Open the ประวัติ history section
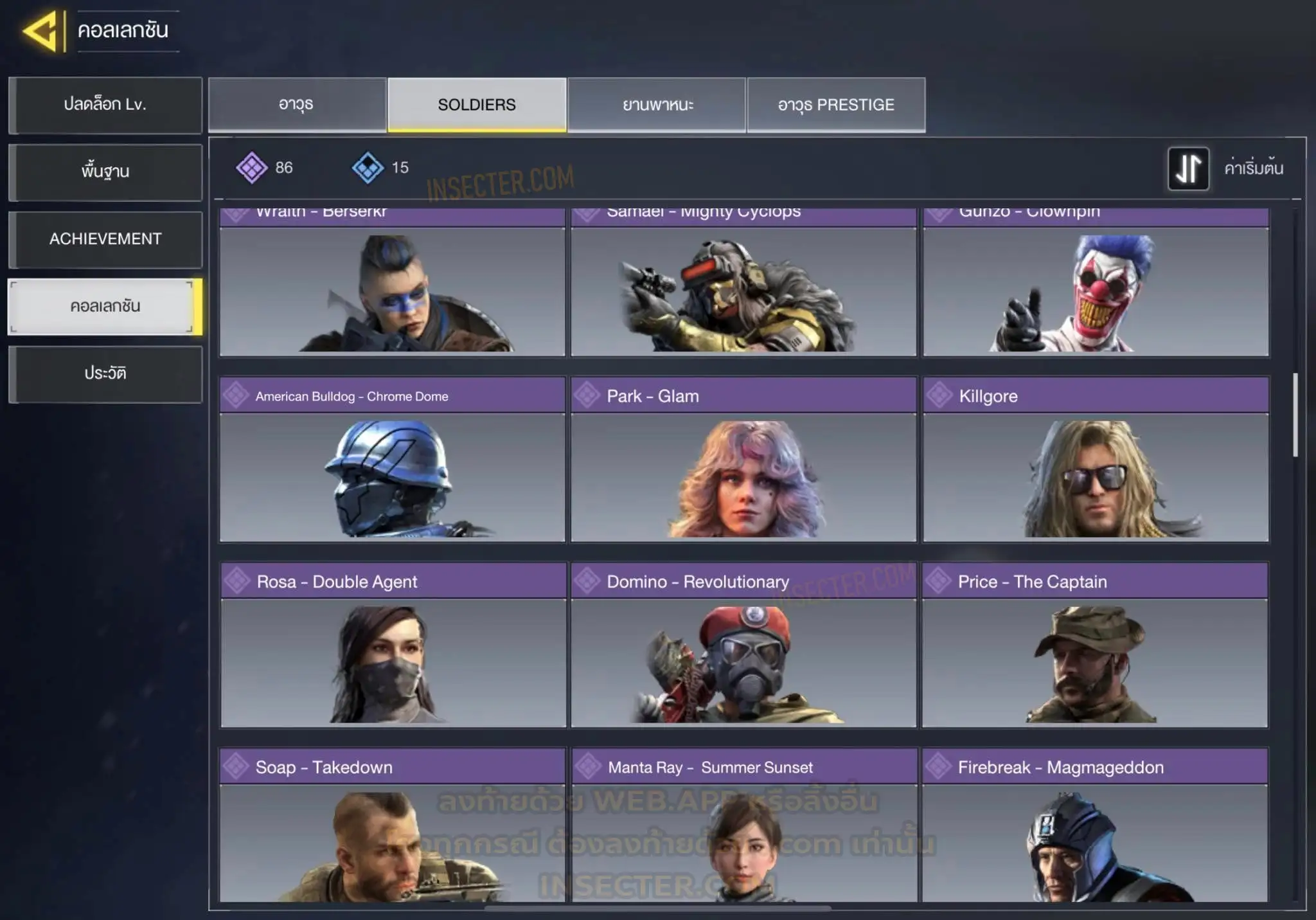The image size is (1316, 920). (x=105, y=374)
